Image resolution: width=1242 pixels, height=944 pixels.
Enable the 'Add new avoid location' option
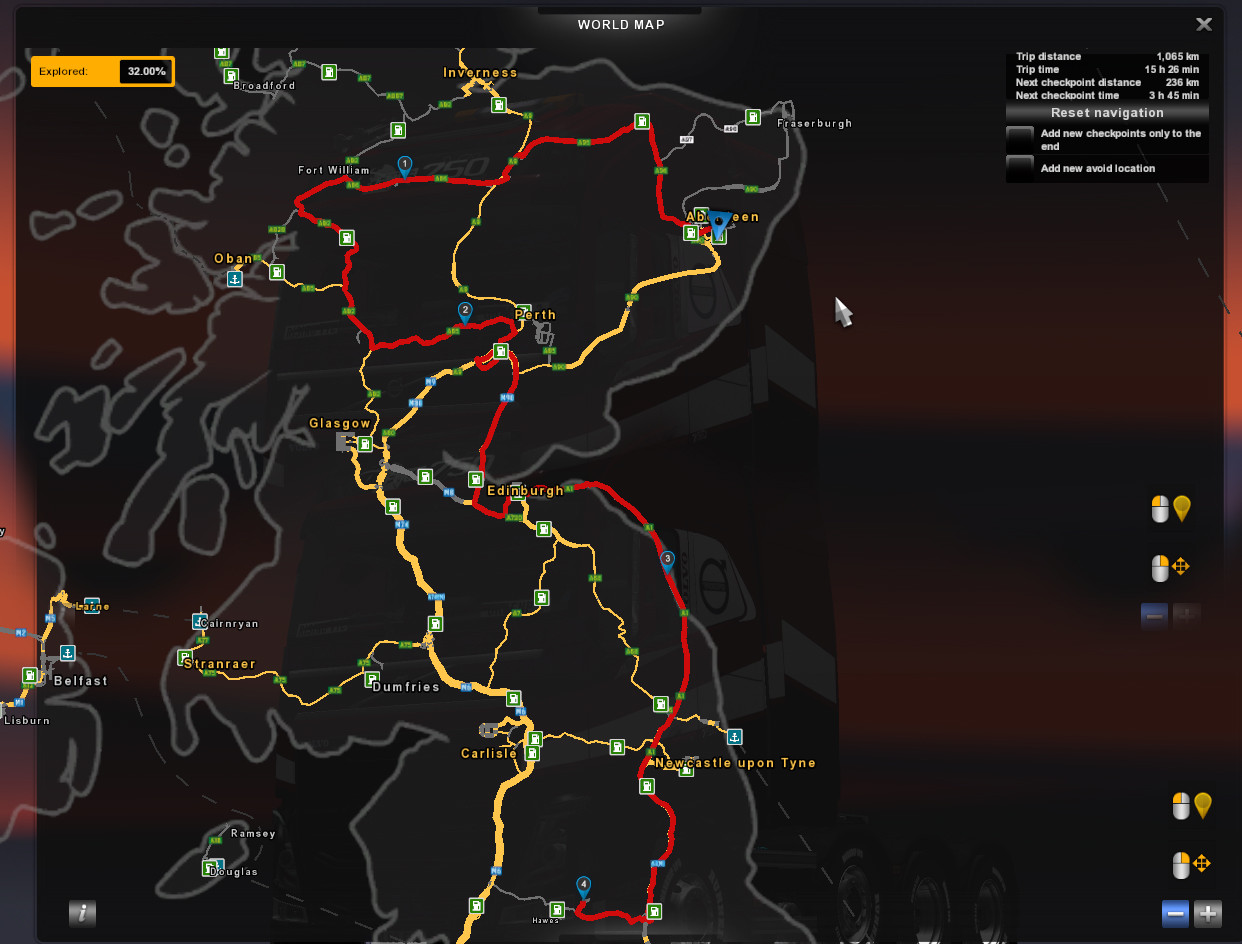[x=1020, y=168]
